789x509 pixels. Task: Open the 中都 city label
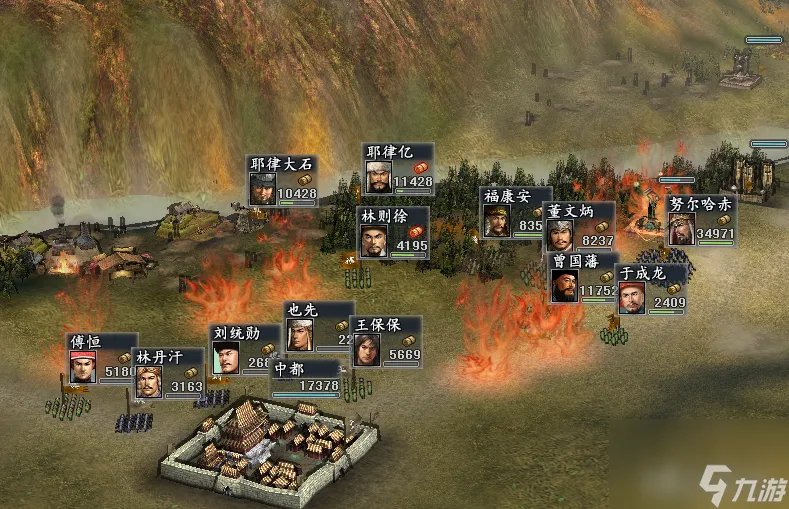coord(305,375)
